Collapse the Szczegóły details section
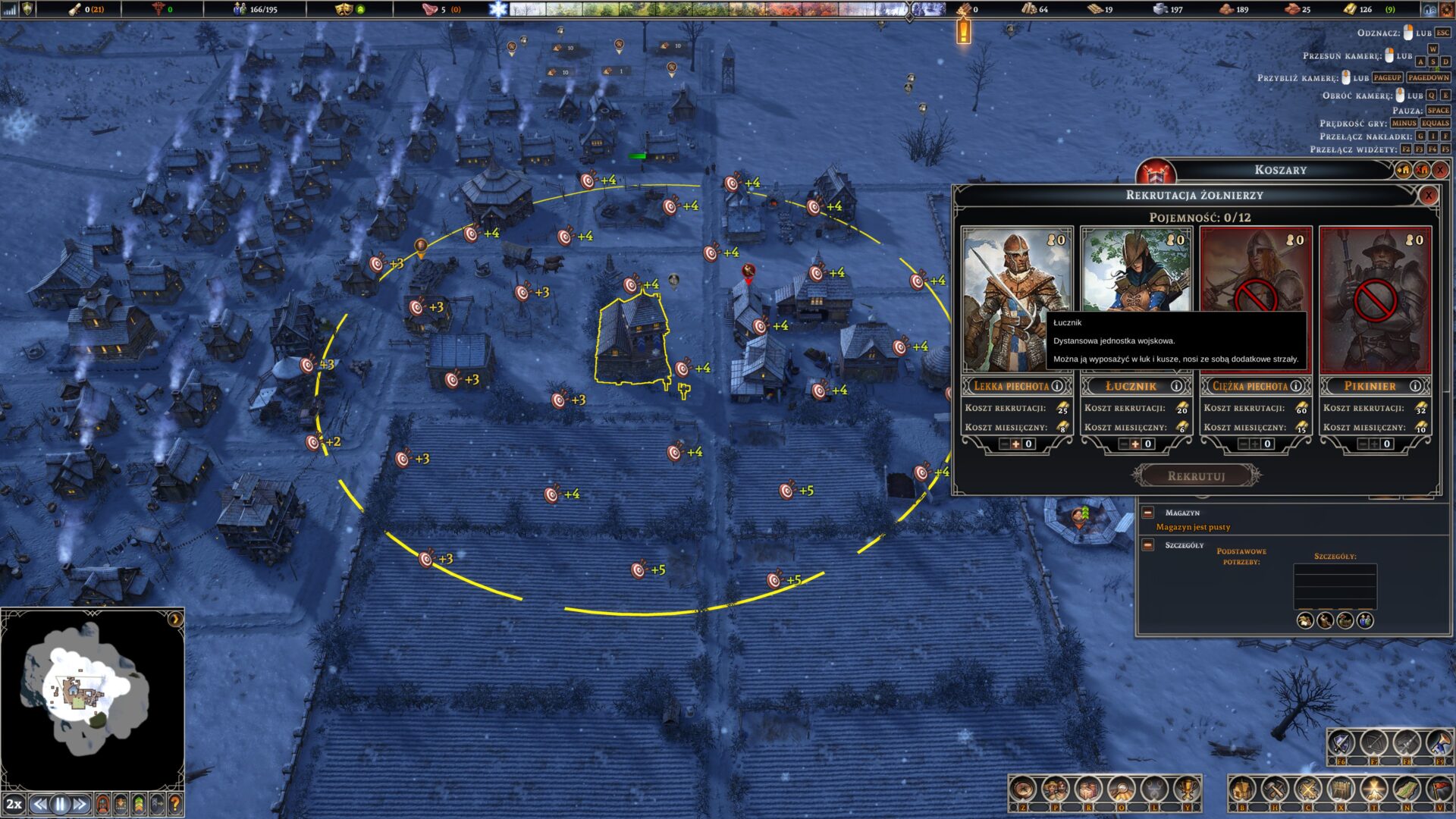1456x819 pixels. click(x=1148, y=545)
